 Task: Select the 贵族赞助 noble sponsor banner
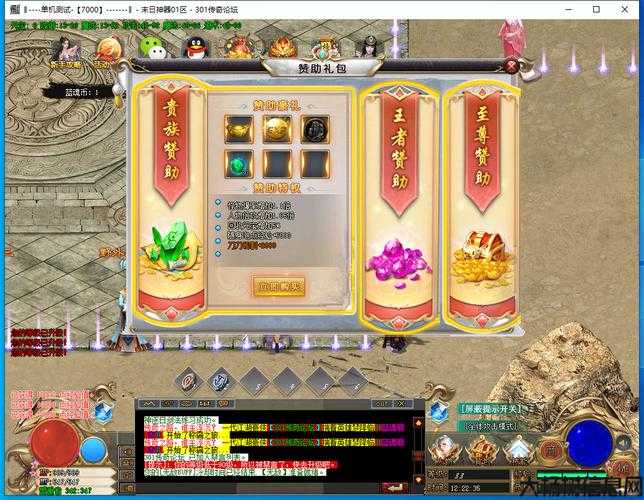click(170, 190)
